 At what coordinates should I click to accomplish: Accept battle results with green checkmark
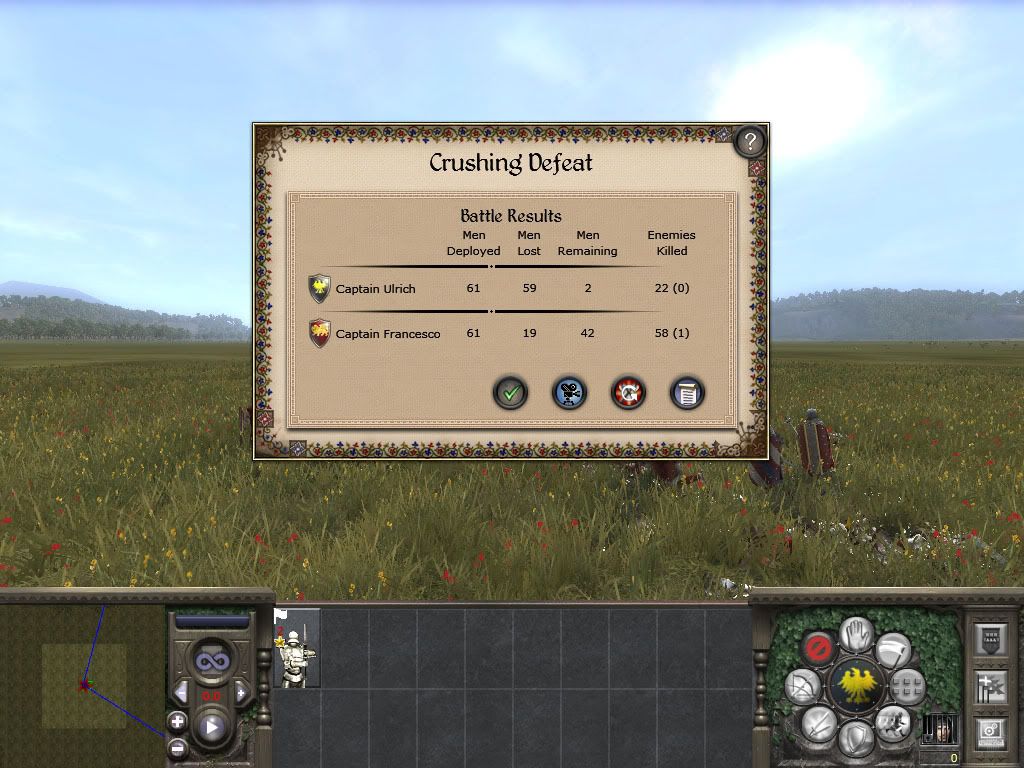click(511, 393)
